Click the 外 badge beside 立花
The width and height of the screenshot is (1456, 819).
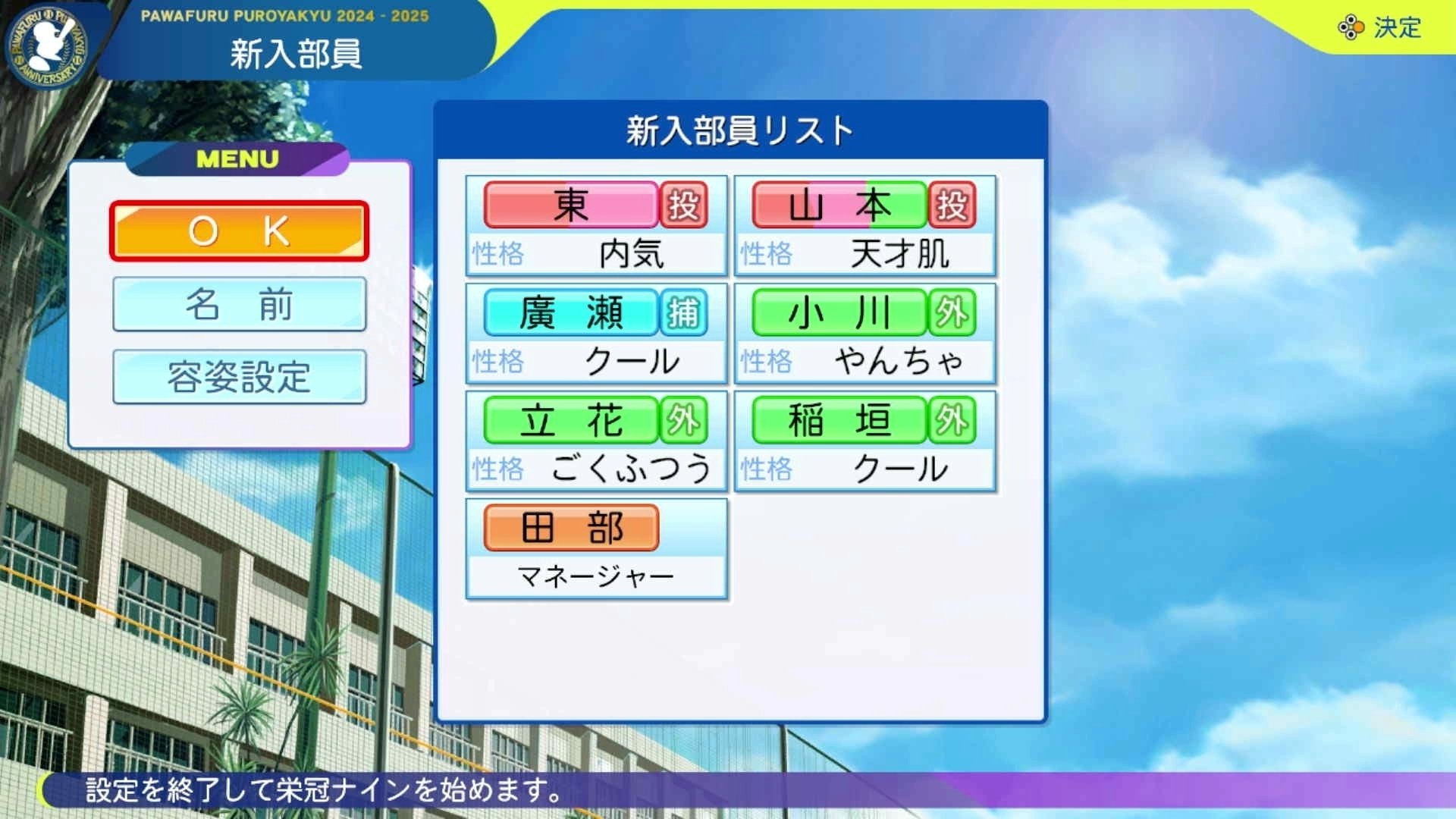click(x=685, y=419)
